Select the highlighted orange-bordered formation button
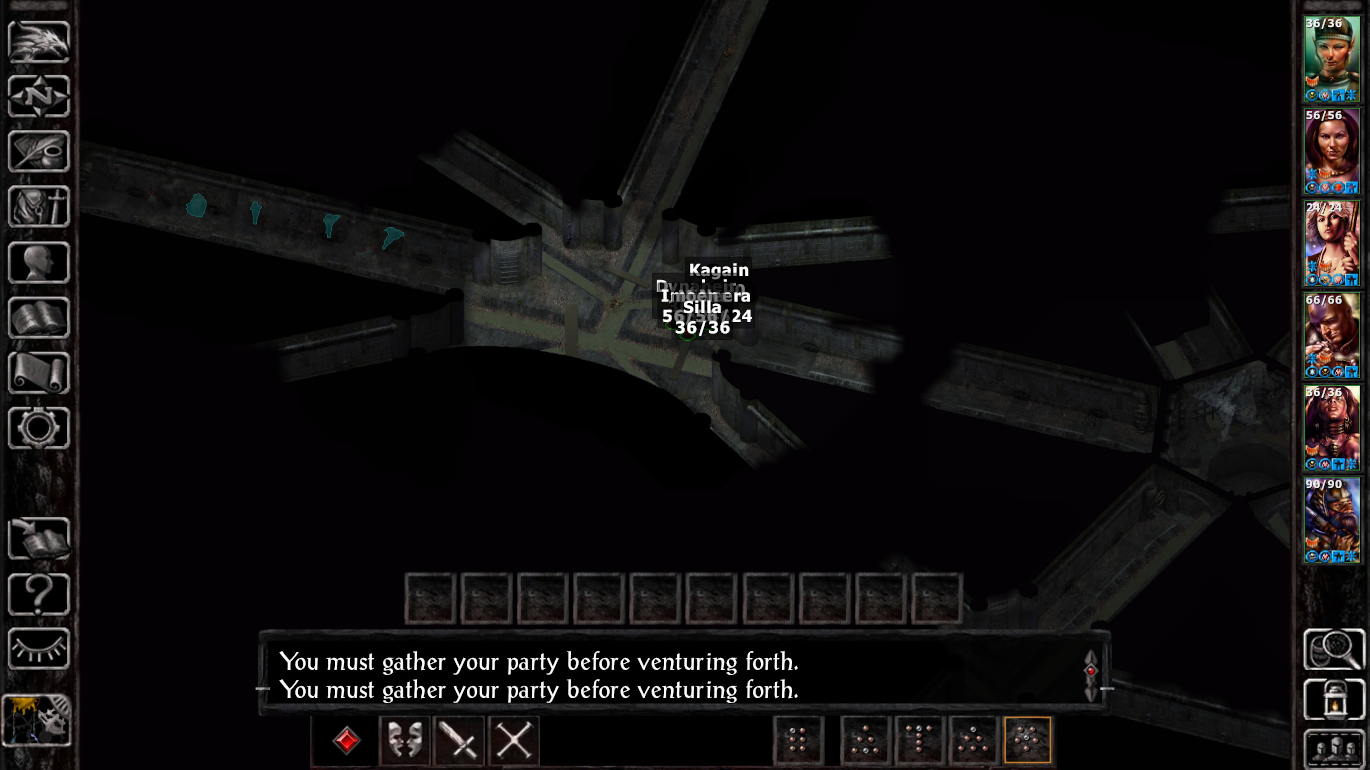Viewport: 1370px width, 770px height. [1027, 741]
